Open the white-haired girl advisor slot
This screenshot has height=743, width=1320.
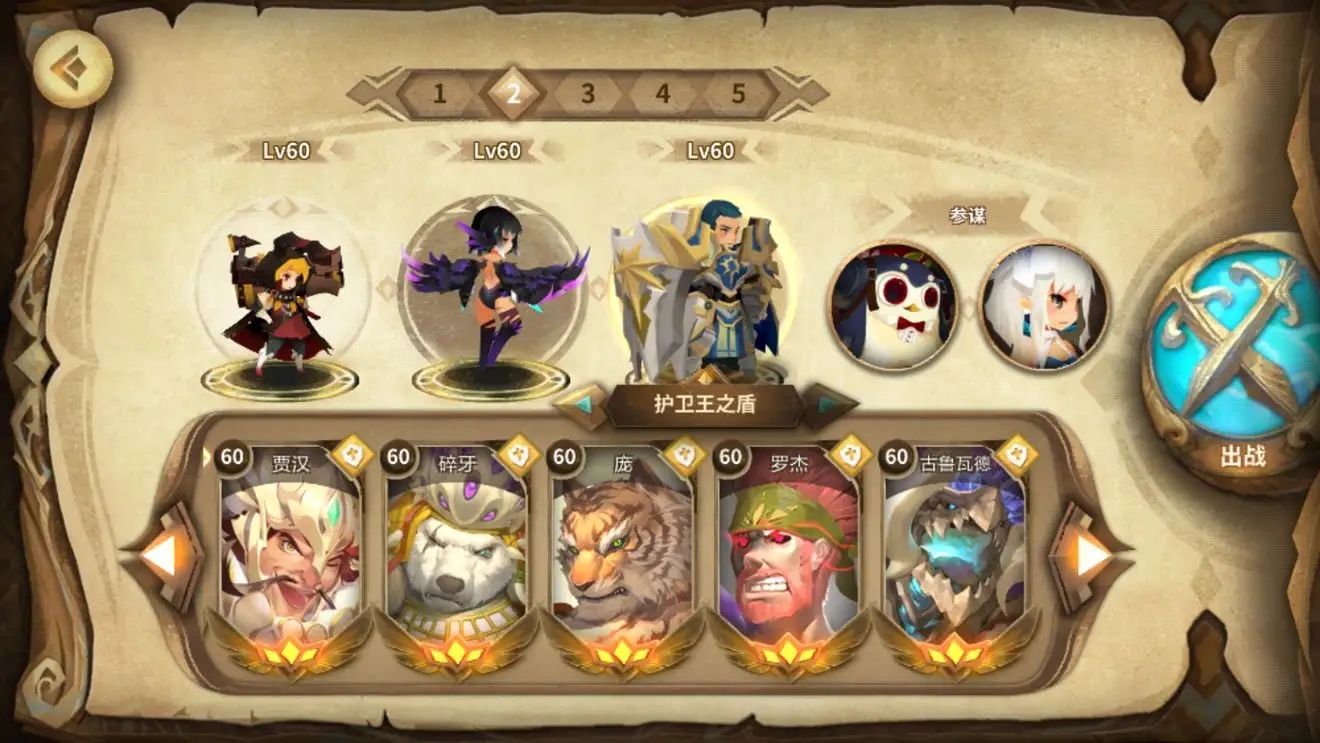pos(1043,305)
